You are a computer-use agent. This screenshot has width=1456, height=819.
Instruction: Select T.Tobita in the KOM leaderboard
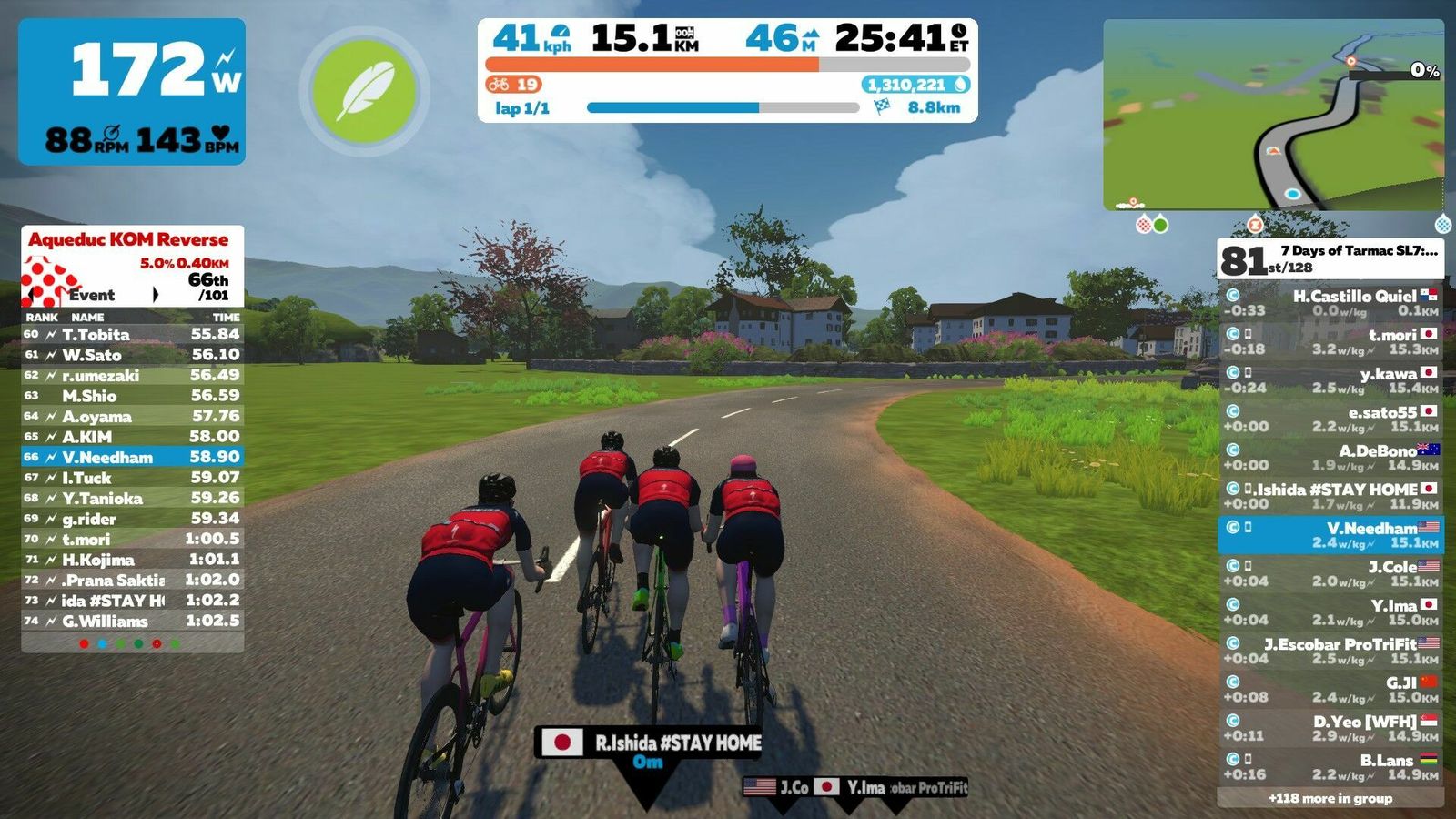132,334
